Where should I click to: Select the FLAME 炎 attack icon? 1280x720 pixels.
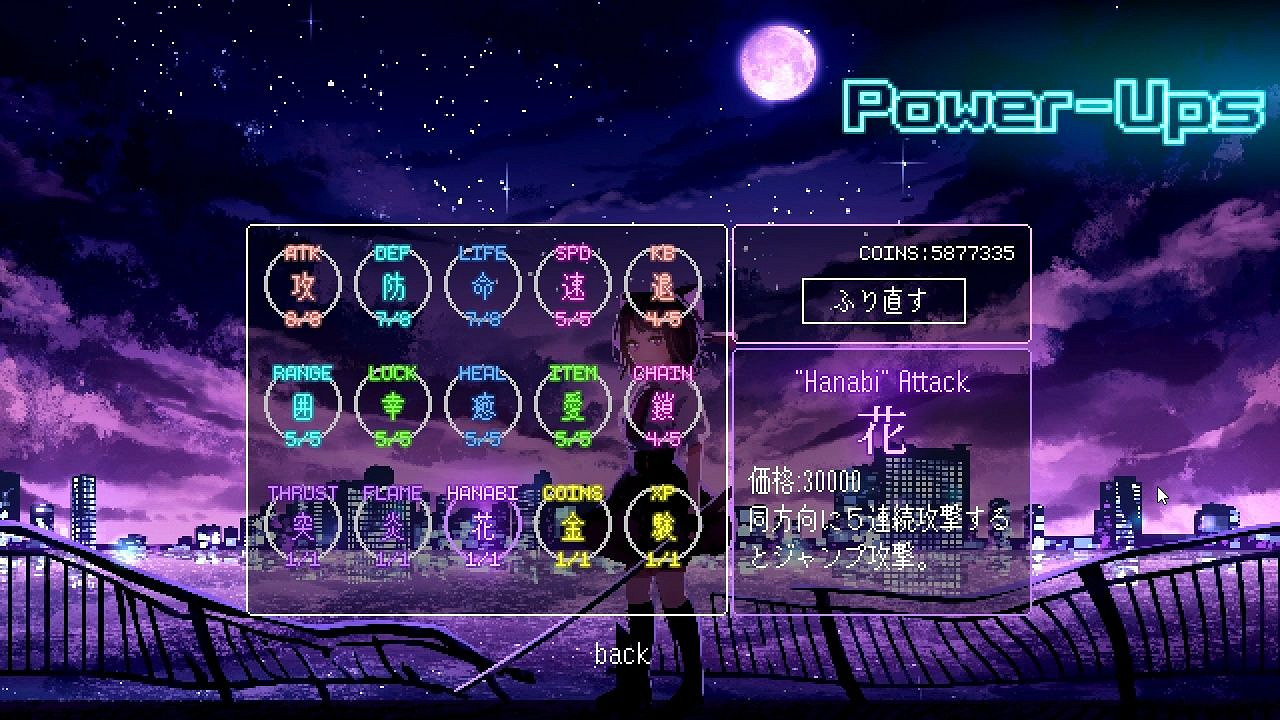click(x=392, y=523)
